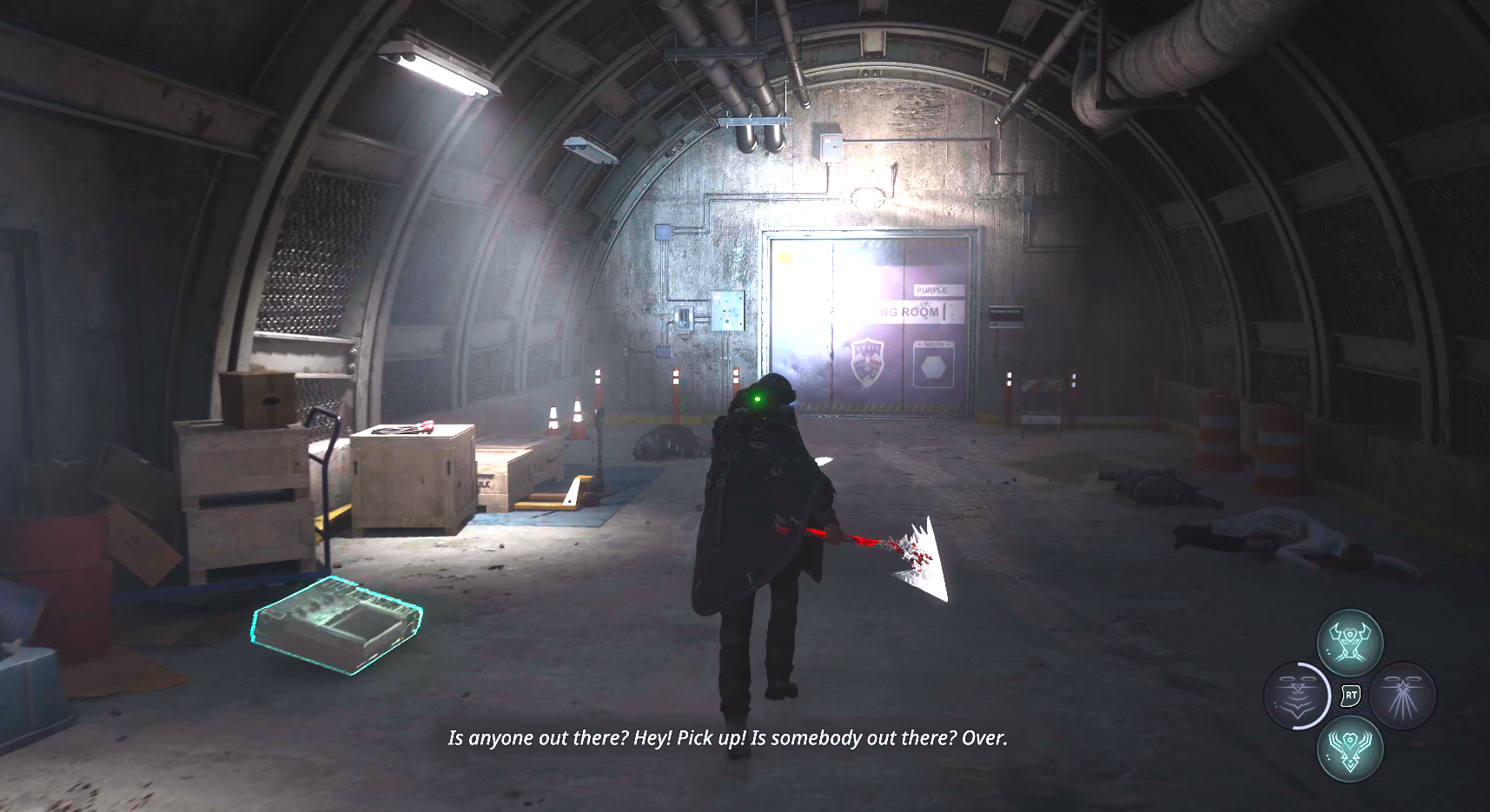Select the ability with downward chevron waves

point(1297,696)
